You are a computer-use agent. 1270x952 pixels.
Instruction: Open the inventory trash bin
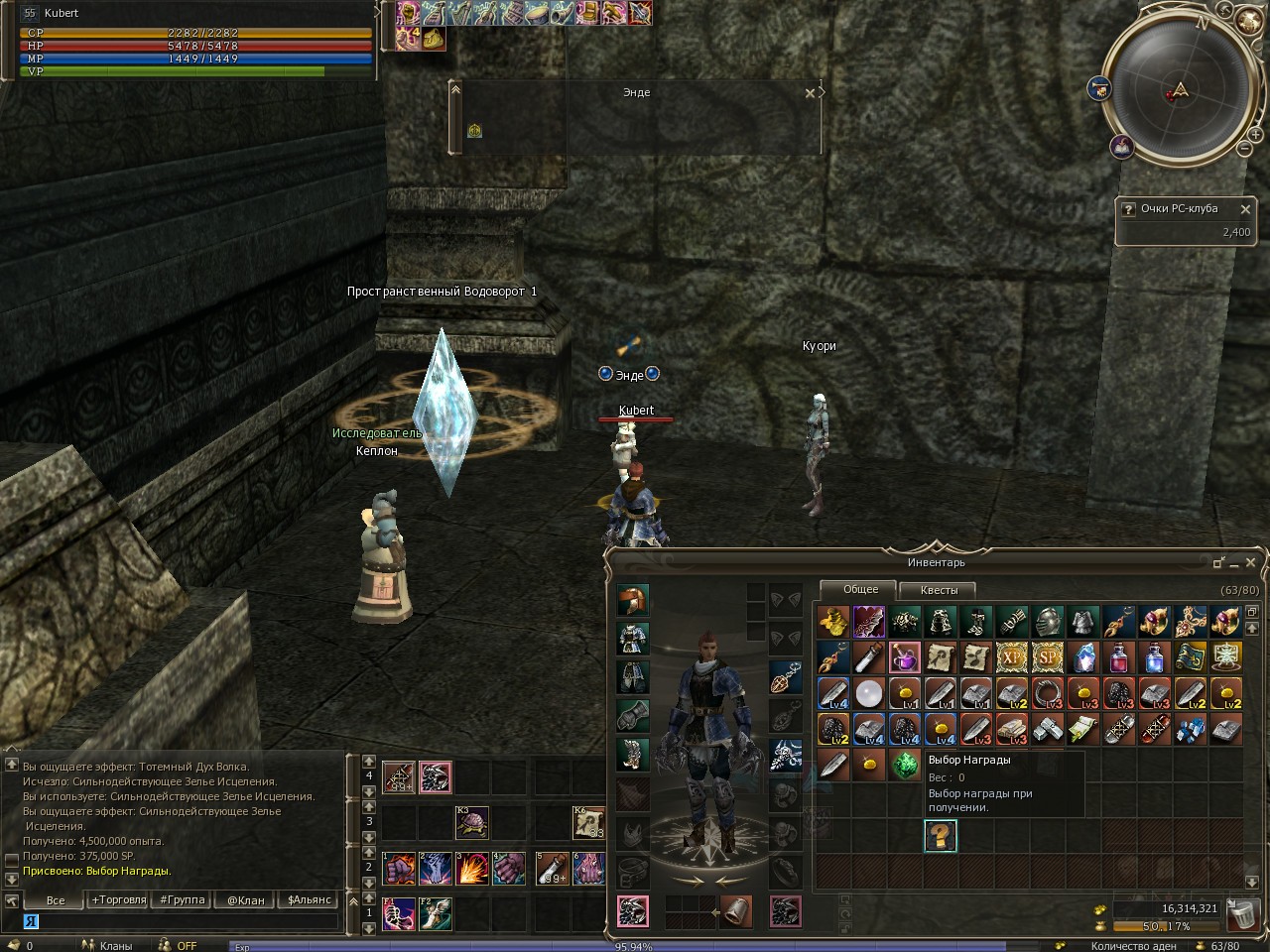(x=1241, y=913)
